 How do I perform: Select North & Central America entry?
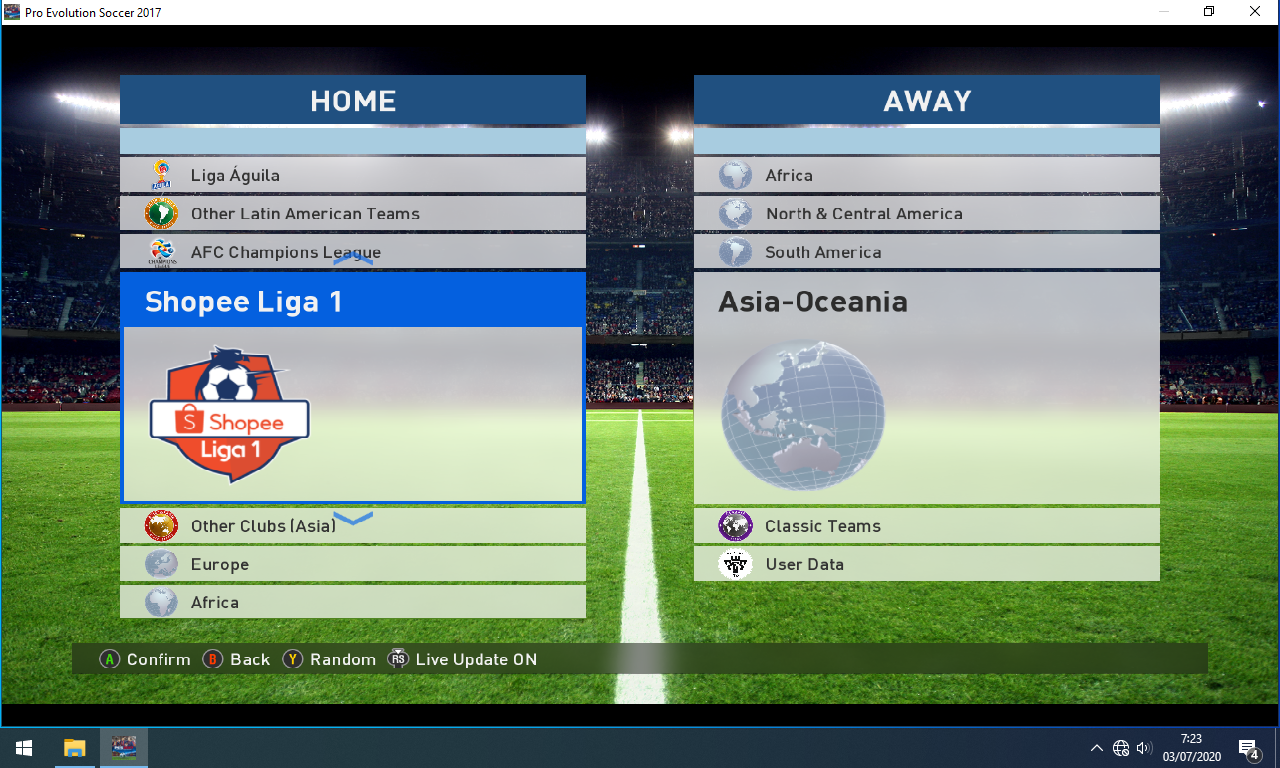pyautogui.click(x=926, y=212)
